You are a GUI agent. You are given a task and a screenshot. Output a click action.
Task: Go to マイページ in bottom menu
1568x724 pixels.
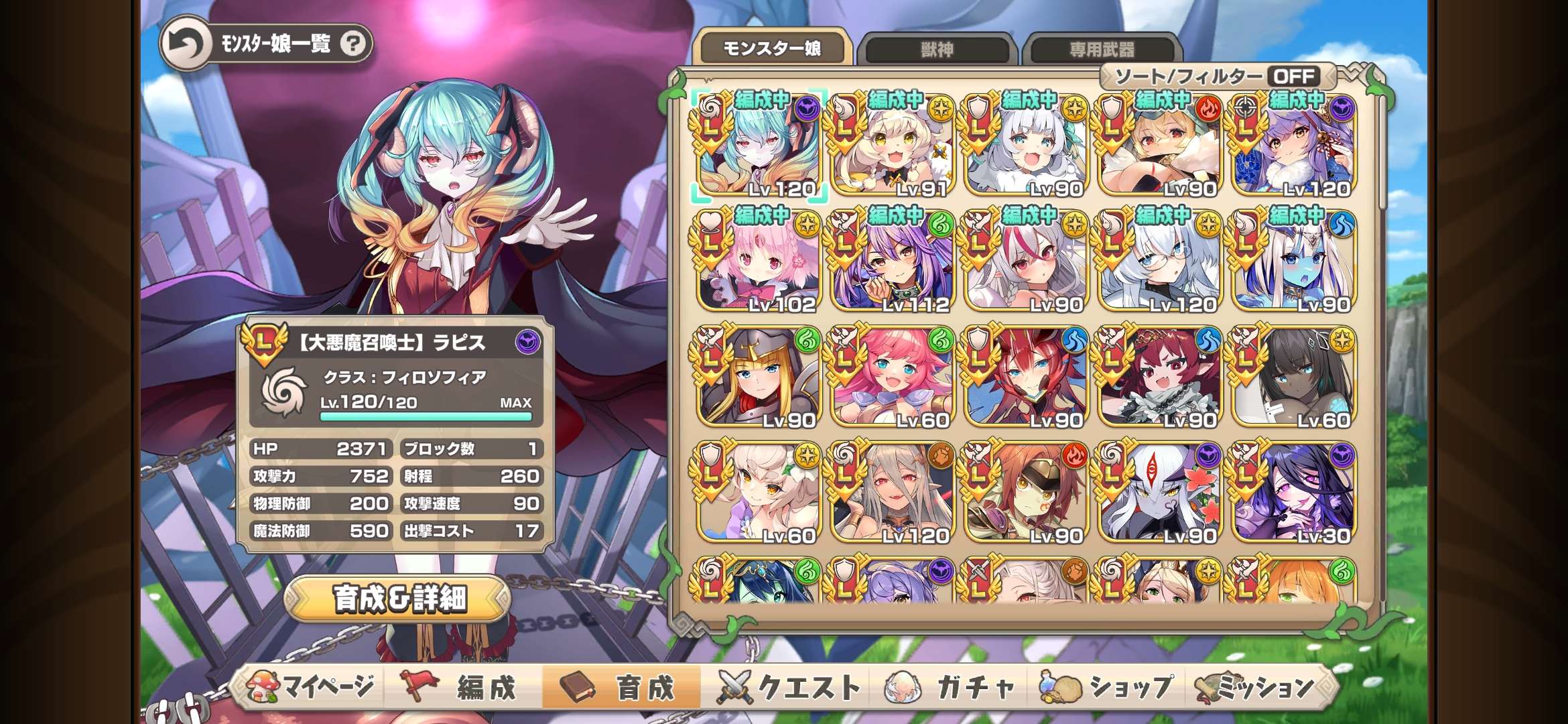(x=310, y=687)
